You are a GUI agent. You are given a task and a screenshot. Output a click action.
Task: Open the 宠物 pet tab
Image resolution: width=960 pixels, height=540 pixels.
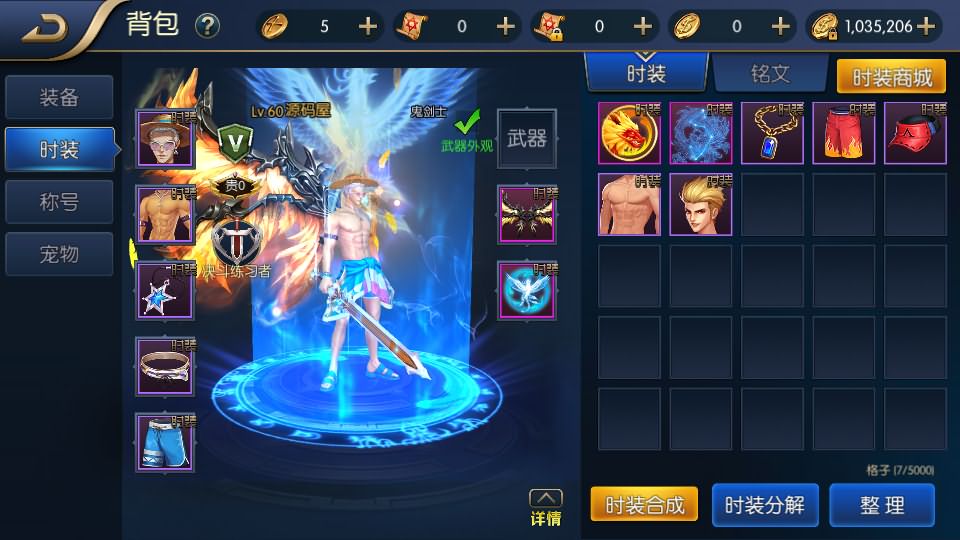point(58,255)
